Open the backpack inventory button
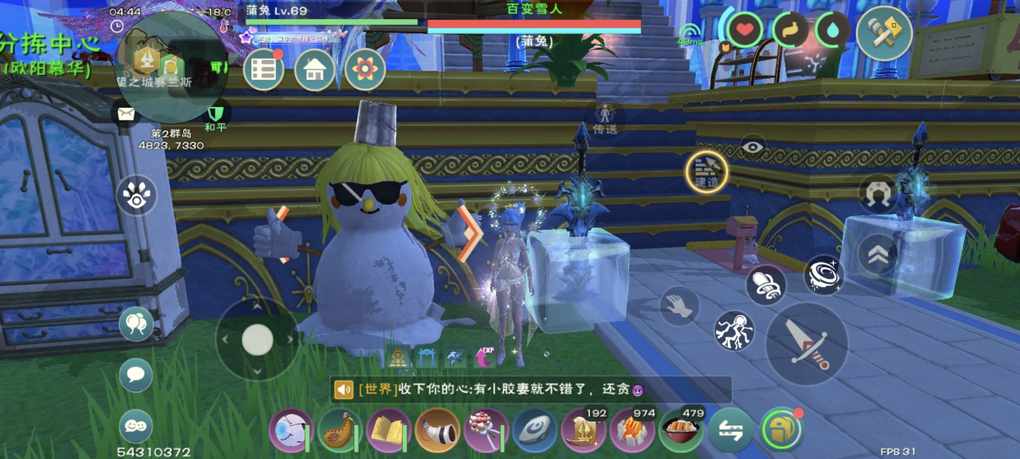Image resolution: width=1020 pixels, height=459 pixels. tap(781, 430)
